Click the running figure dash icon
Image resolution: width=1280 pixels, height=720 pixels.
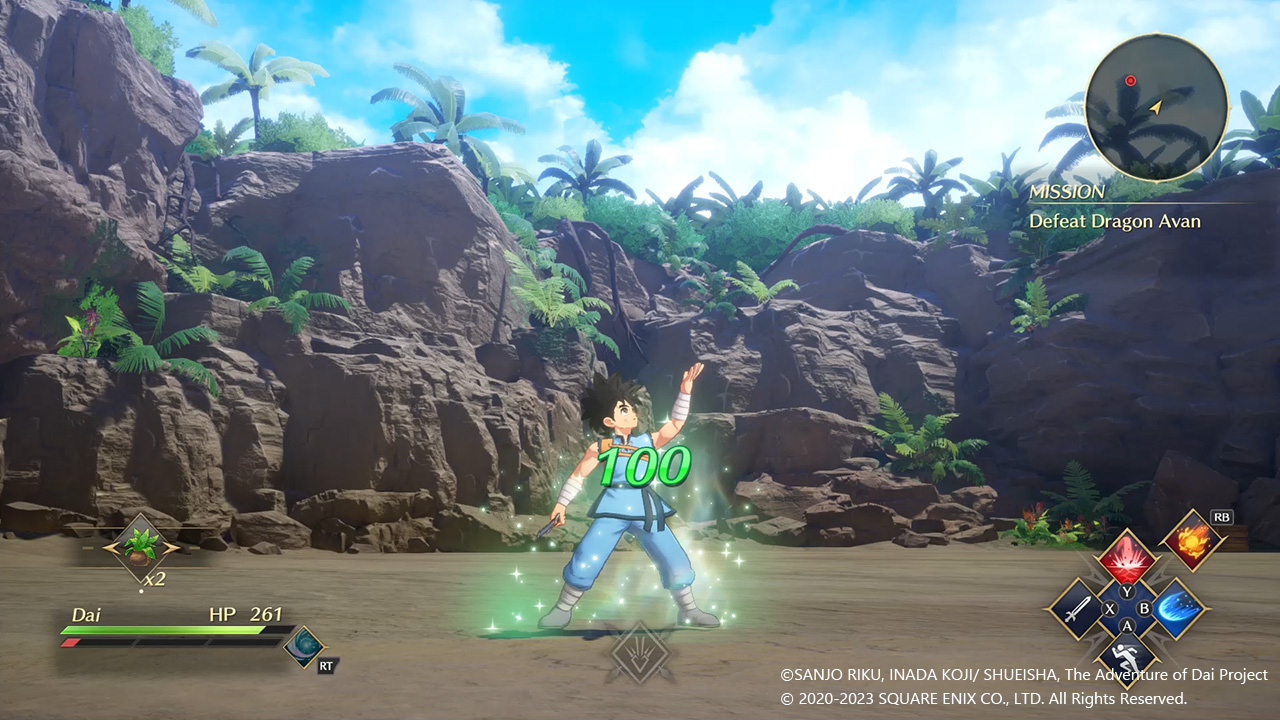click(1127, 657)
